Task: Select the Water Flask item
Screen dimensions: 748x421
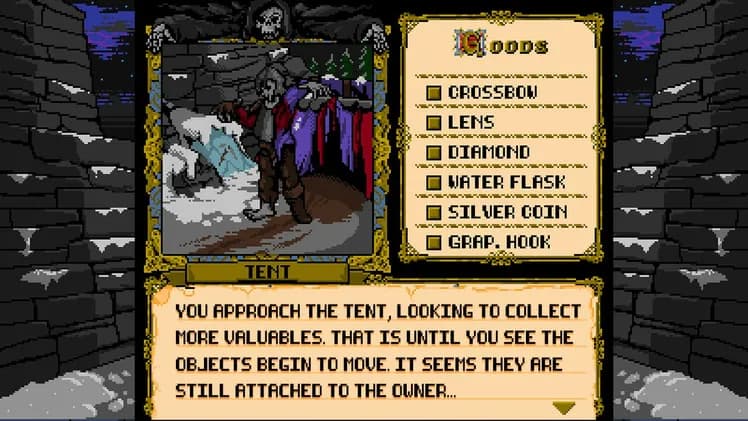Action: [x=505, y=182]
